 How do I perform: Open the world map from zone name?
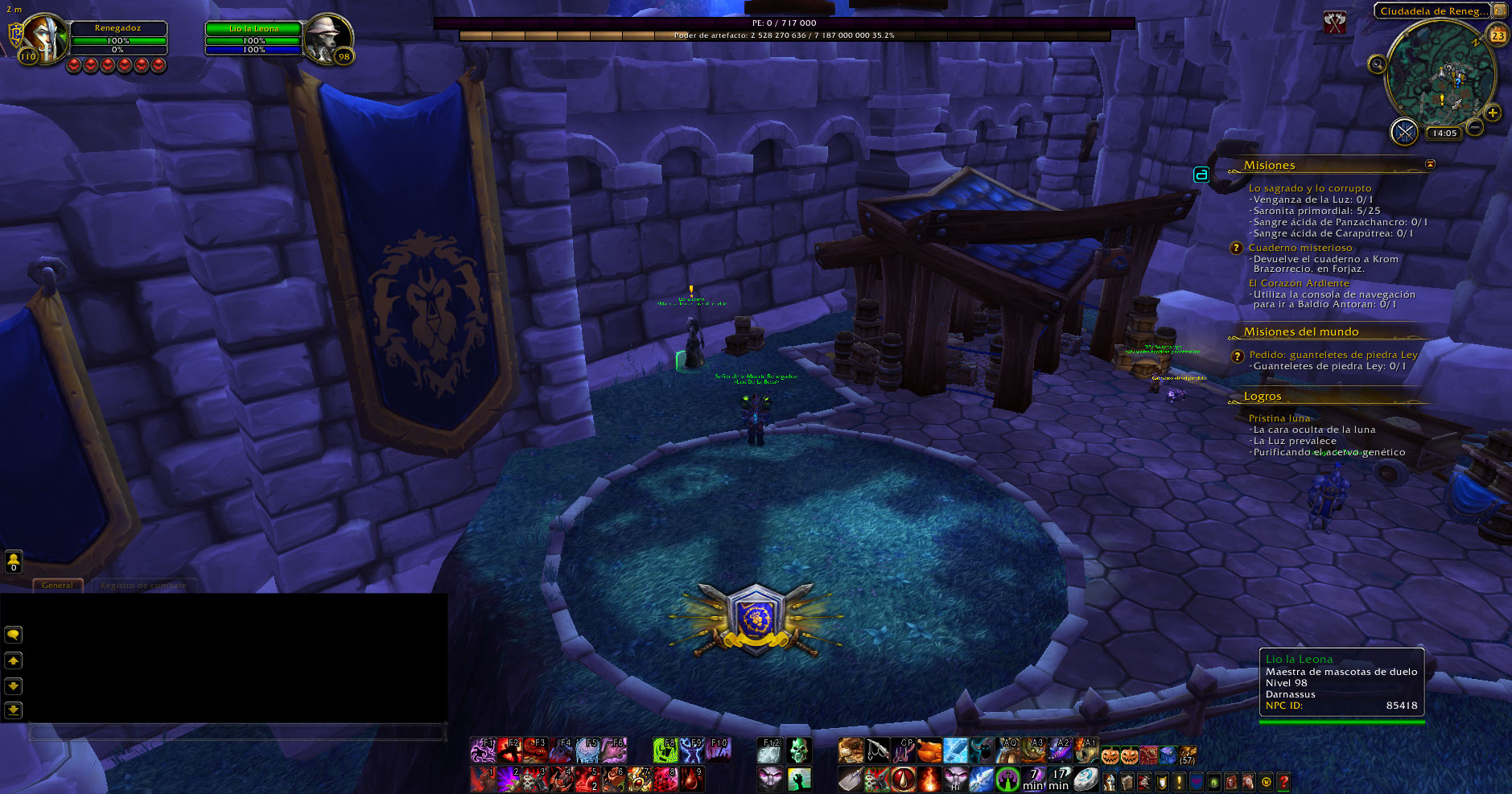point(1432,11)
